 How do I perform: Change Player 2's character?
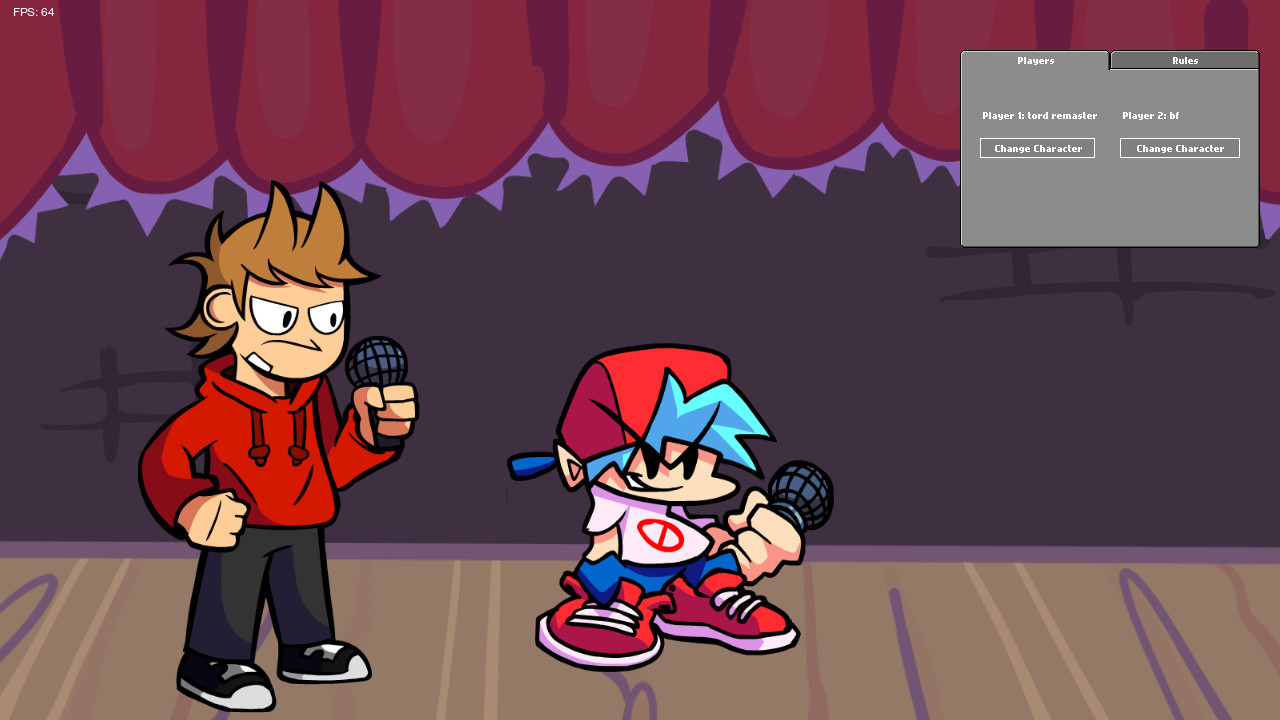[x=1180, y=148]
